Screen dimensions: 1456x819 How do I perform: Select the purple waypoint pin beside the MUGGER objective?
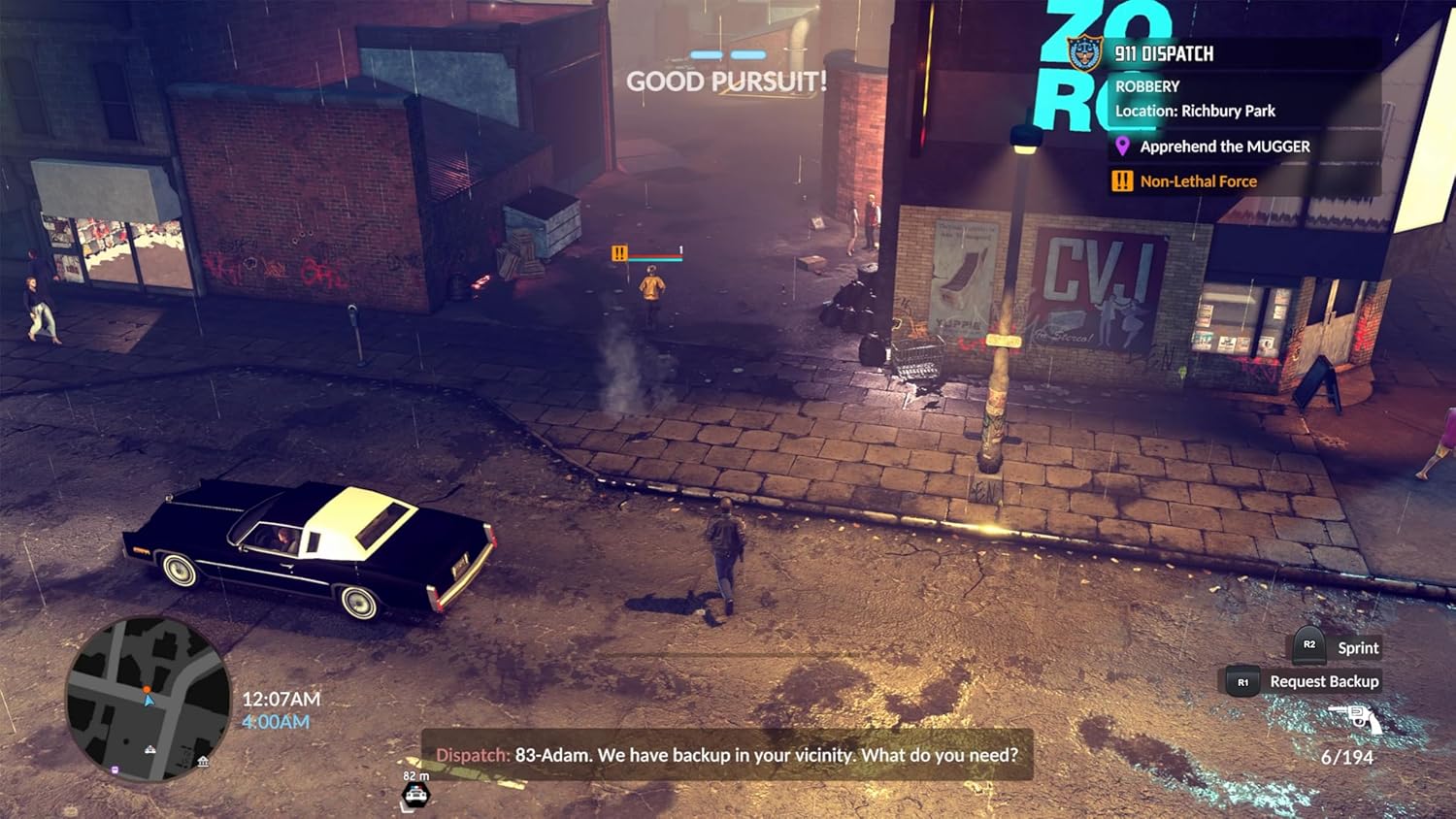[1122, 147]
